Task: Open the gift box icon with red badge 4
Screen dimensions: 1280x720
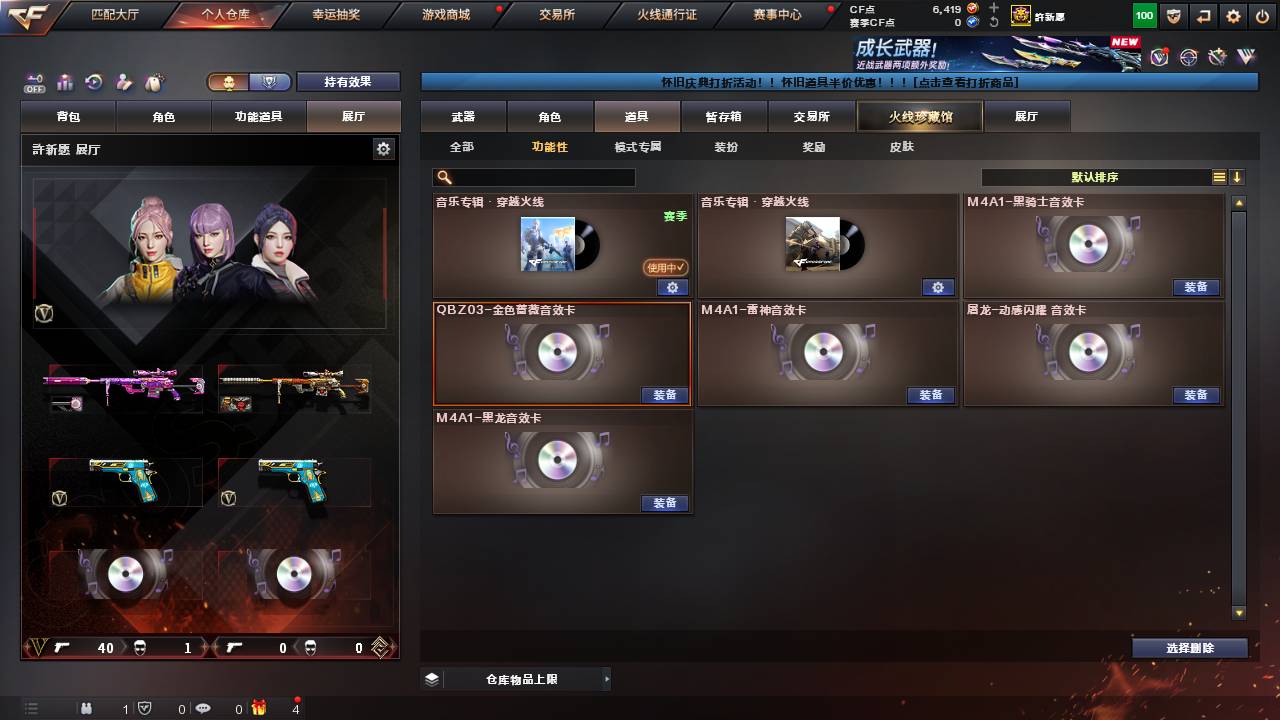Action: (260, 710)
